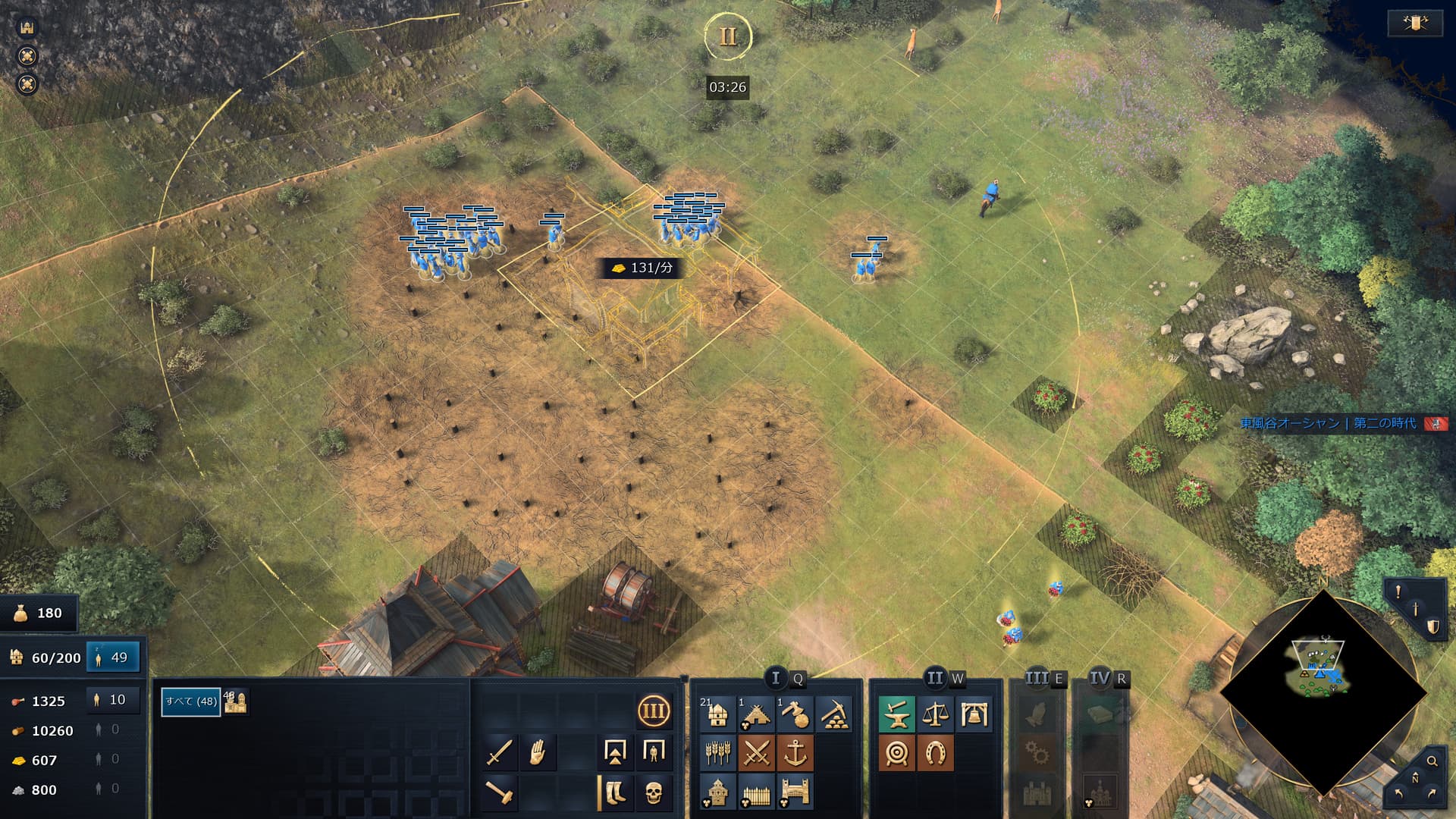Image resolution: width=1456 pixels, height=819 pixels.
Task: Open the top-right menu button
Action: click(1414, 24)
